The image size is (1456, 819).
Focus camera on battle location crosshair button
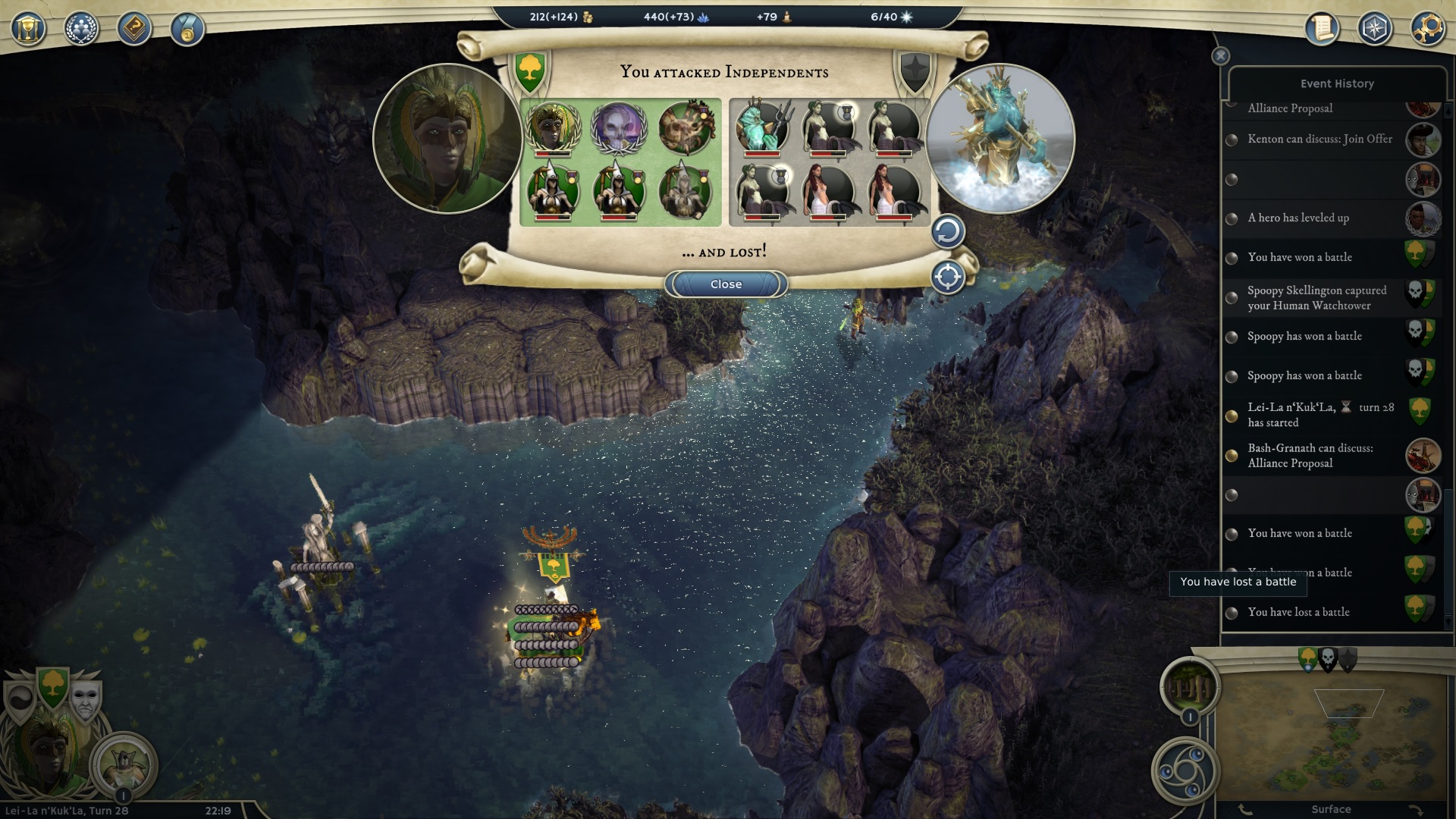coord(947,277)
